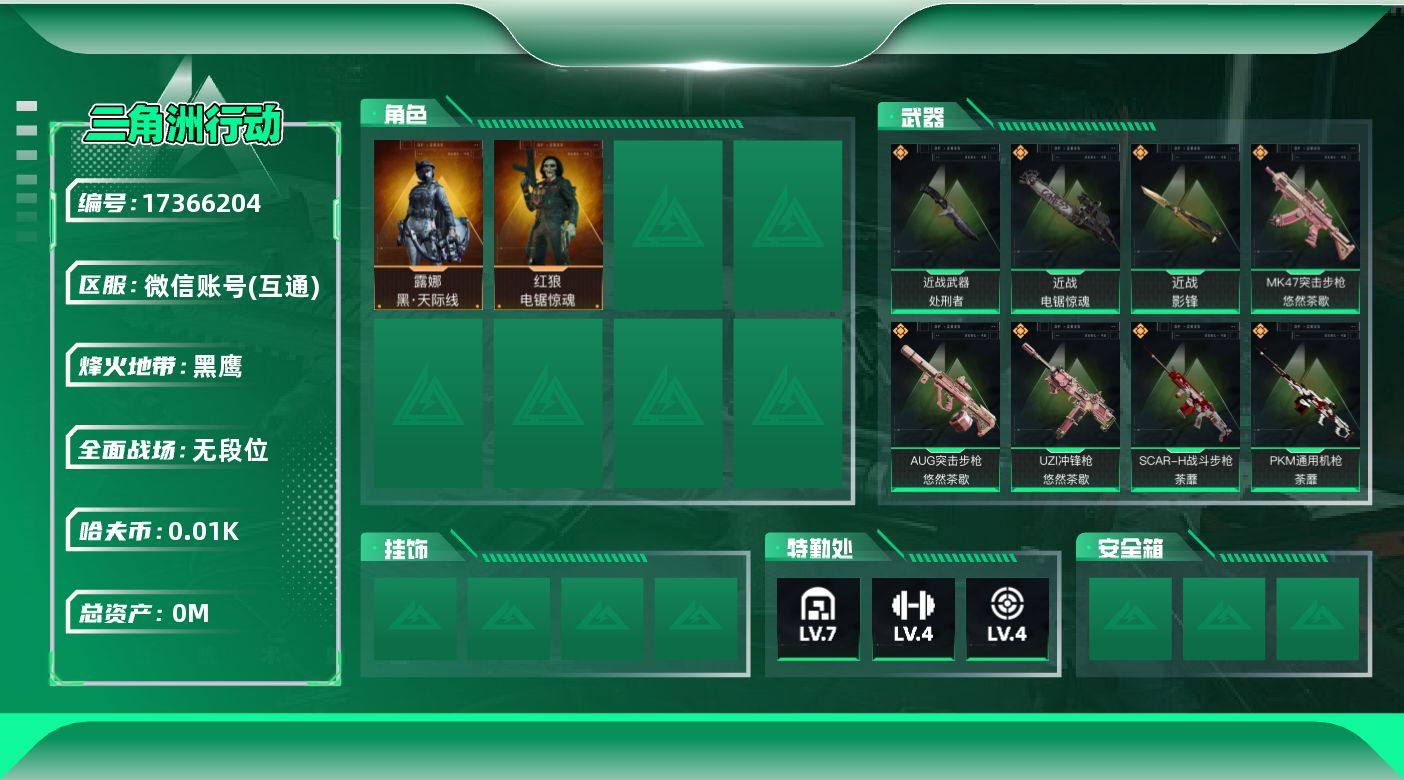The height and width of the screenshot is (780, 1404).
Task: Select the crosshair target facility icon
Action: 1007,618
